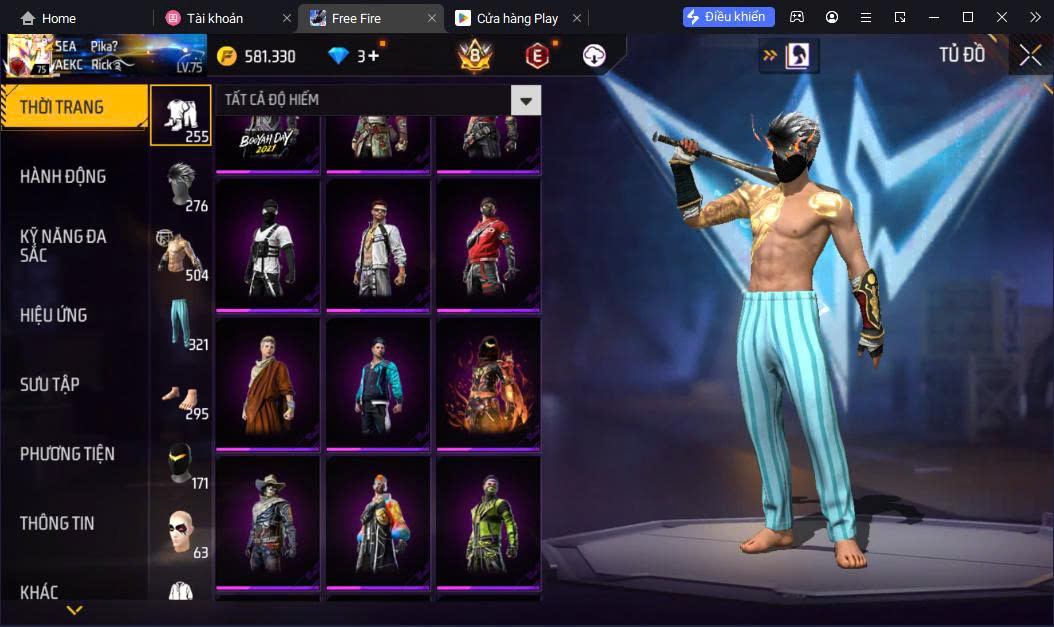Open the Điều khiển controls button
Screen dimensions: 1054x627
[728, 17]
